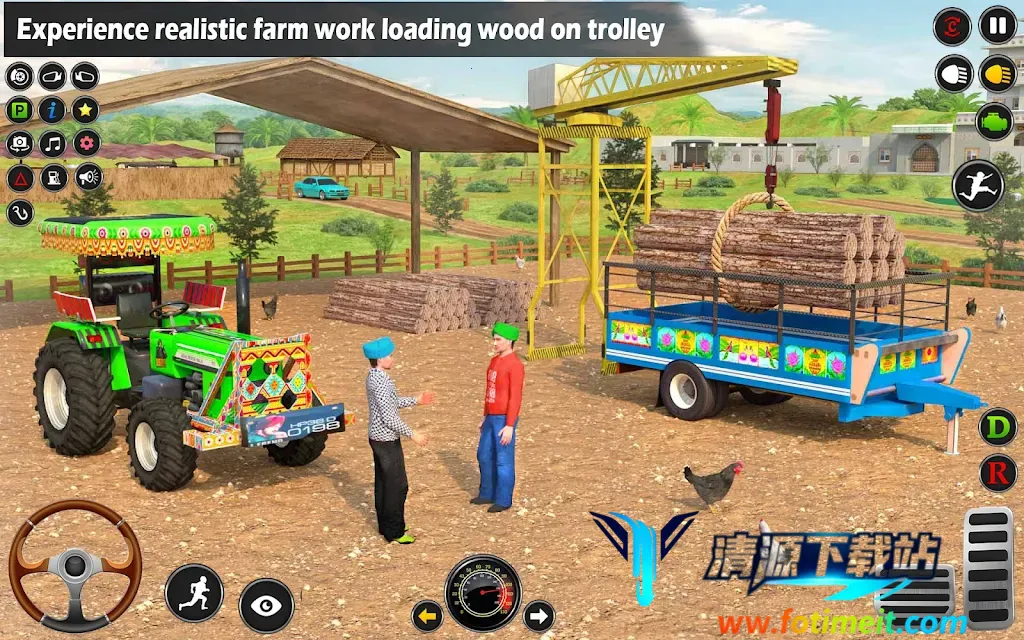Switch camera view with the camera icon

20,144
